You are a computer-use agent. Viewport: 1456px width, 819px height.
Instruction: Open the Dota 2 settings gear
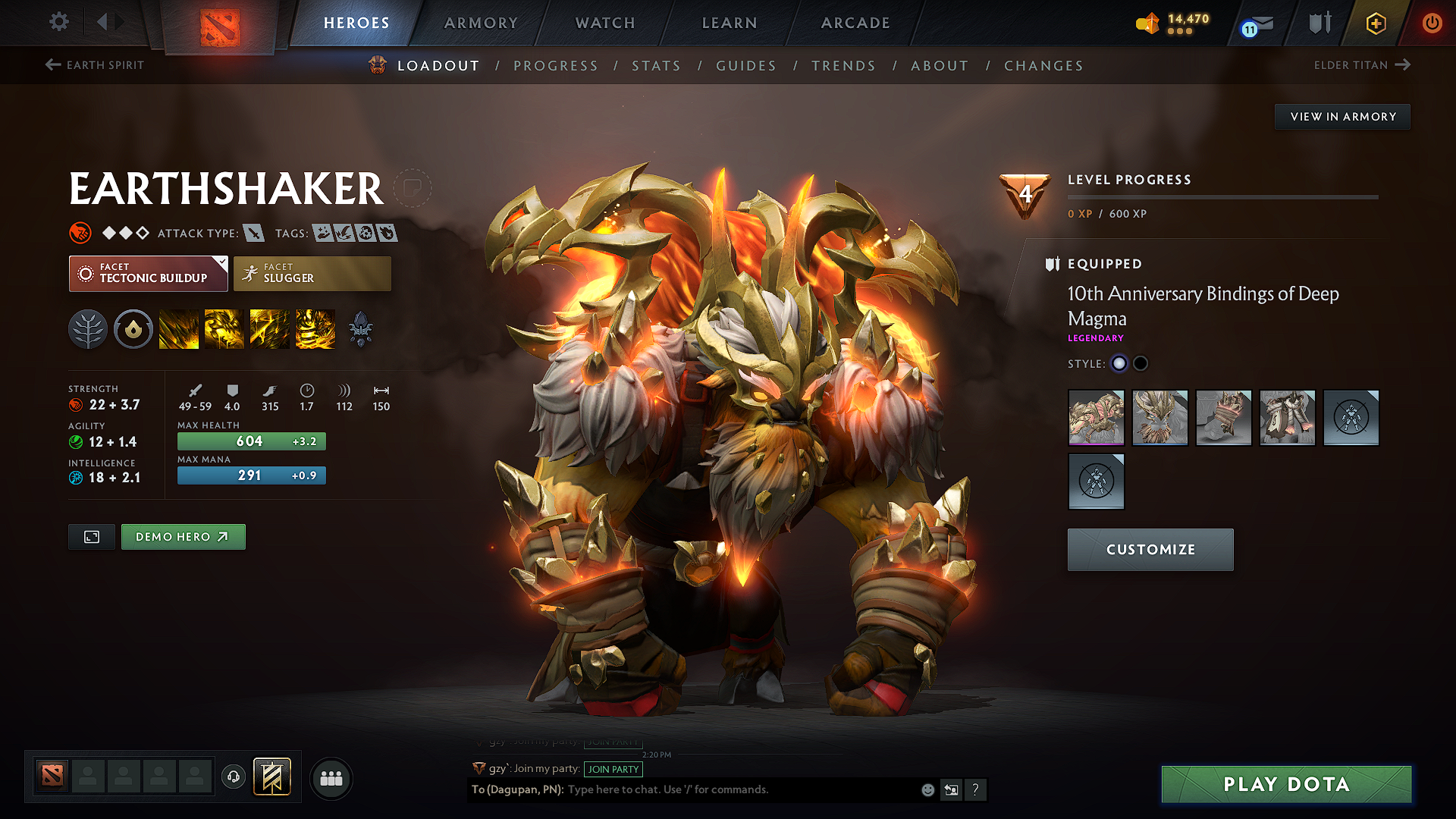click(58, 22)
